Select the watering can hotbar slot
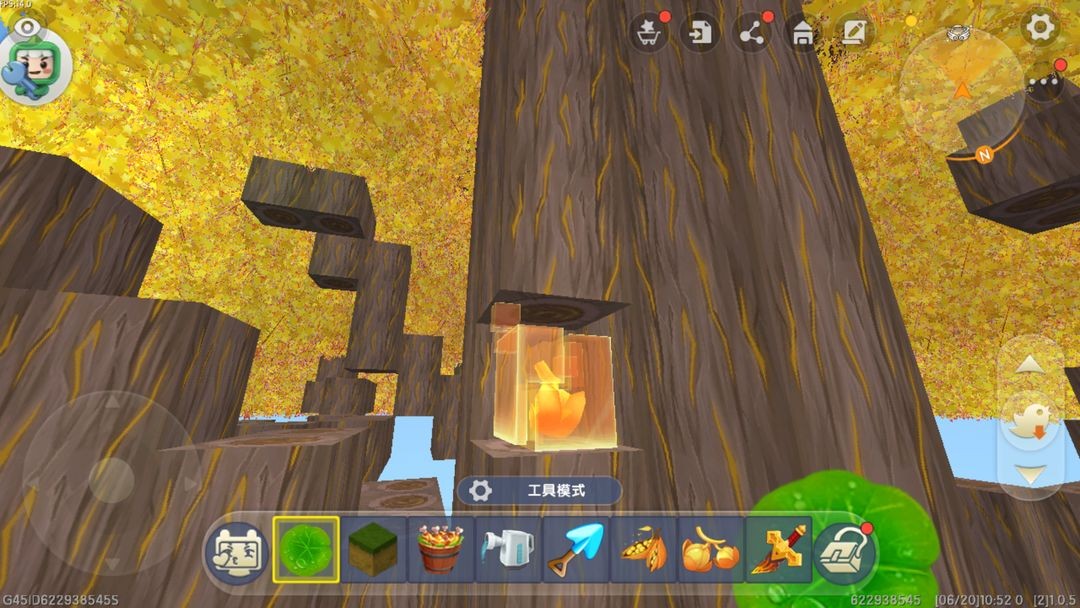 (508, 550)
